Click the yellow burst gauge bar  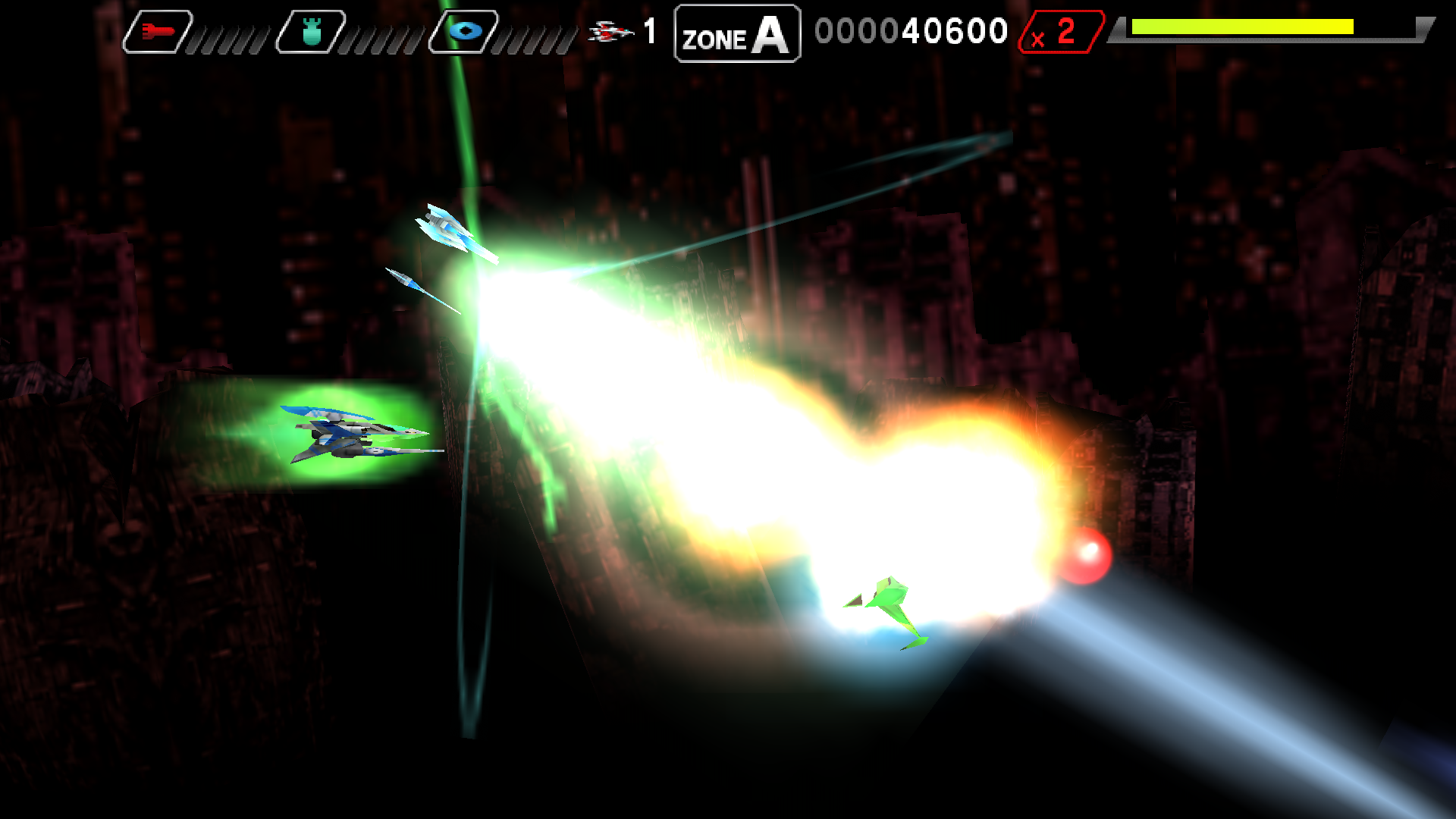(1244, 26)
